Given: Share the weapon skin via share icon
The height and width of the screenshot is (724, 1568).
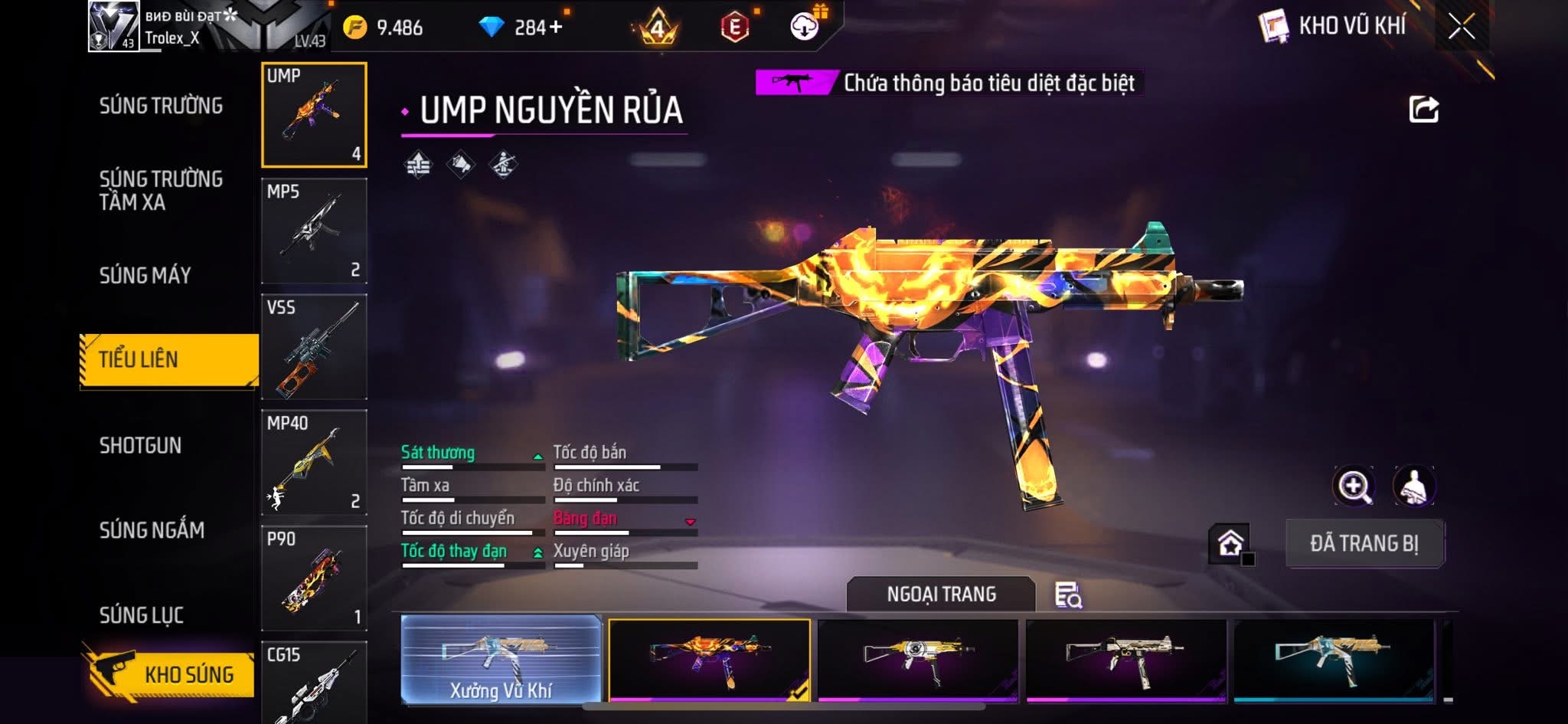Looking at the screenshot, I should (1423, 110).
